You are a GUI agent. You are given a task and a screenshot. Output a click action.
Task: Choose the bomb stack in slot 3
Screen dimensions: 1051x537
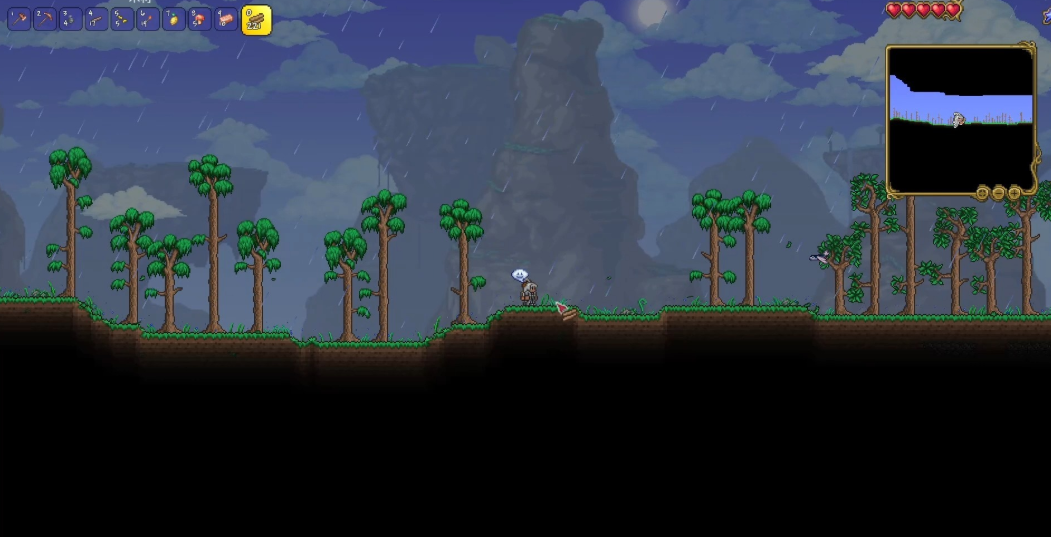pyautogui.click(x=71, y=19)
